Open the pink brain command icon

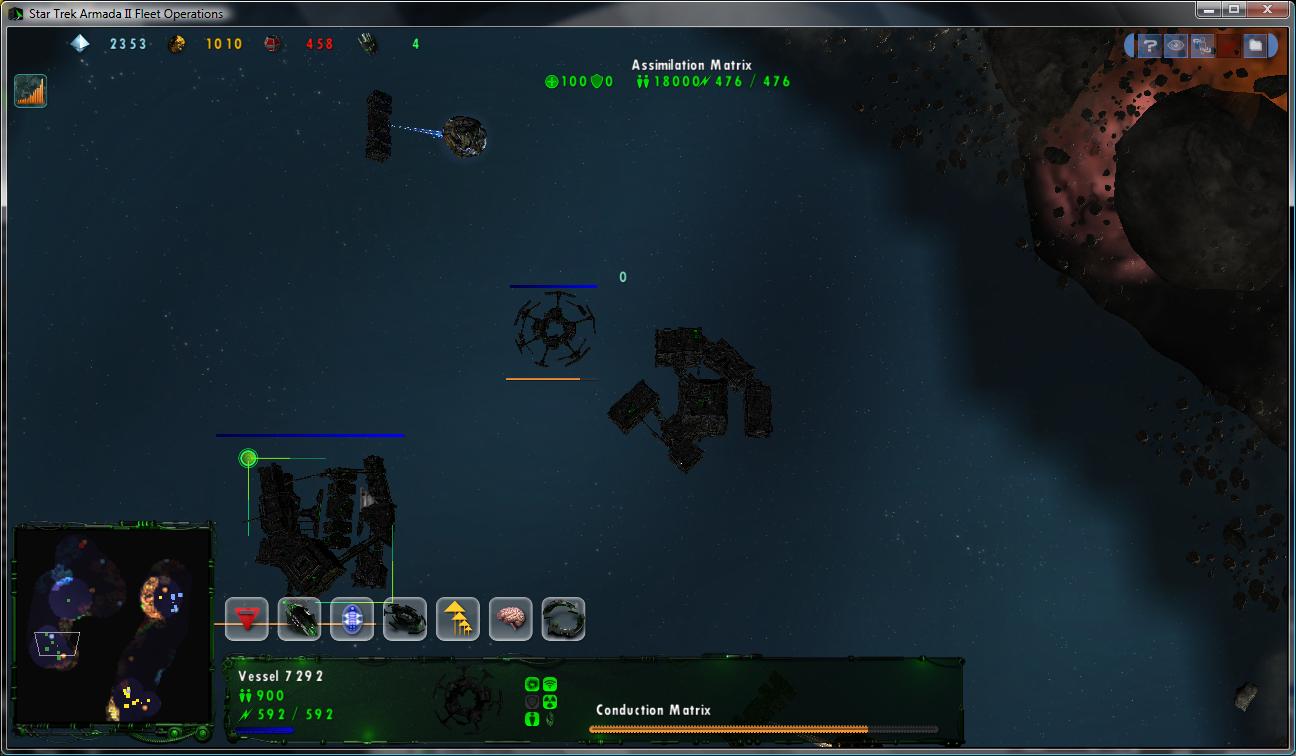(x=511, y=619)
